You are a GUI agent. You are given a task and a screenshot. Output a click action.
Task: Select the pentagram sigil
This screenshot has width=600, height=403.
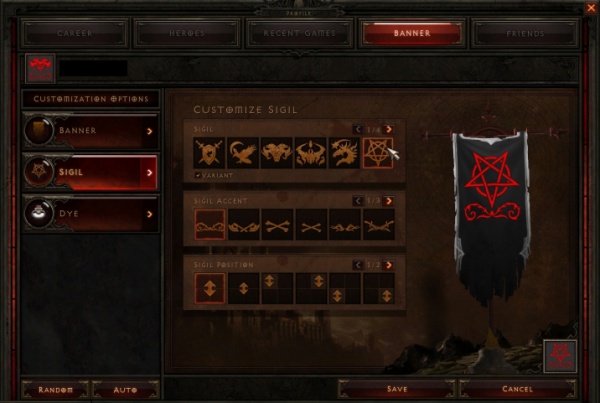pyautogui.click(x=378, y=152)
